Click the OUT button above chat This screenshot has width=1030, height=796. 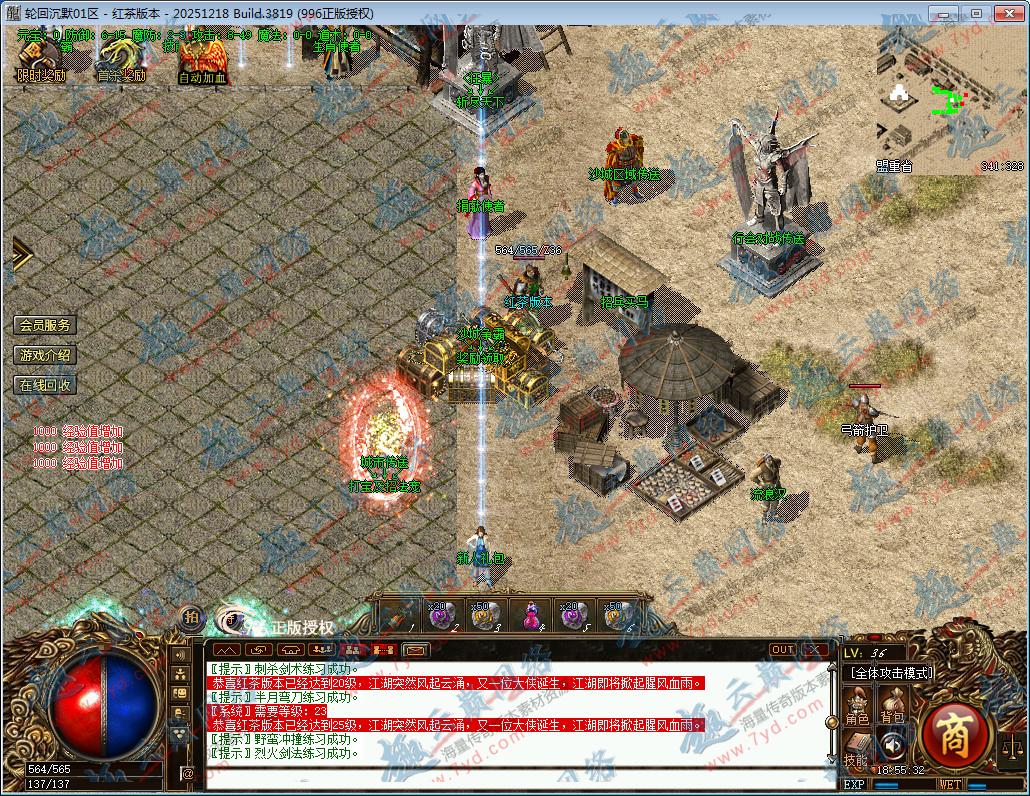[783, 650]
